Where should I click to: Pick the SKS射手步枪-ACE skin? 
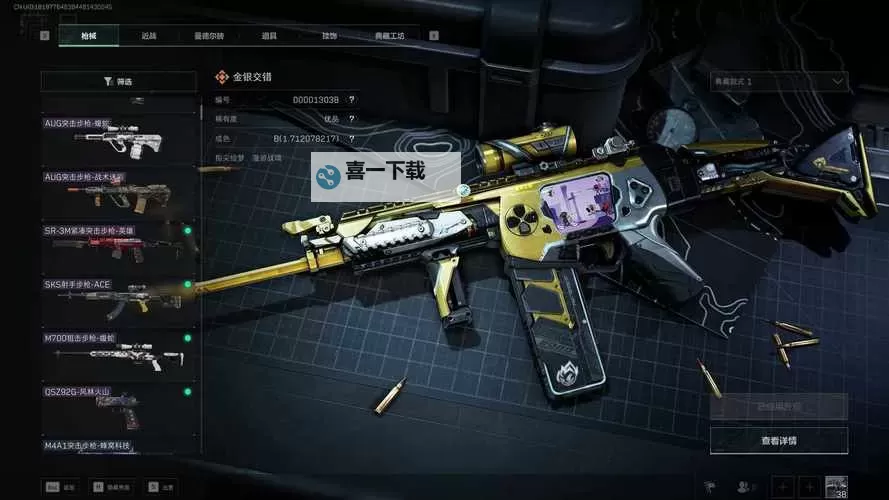(118, 299)
